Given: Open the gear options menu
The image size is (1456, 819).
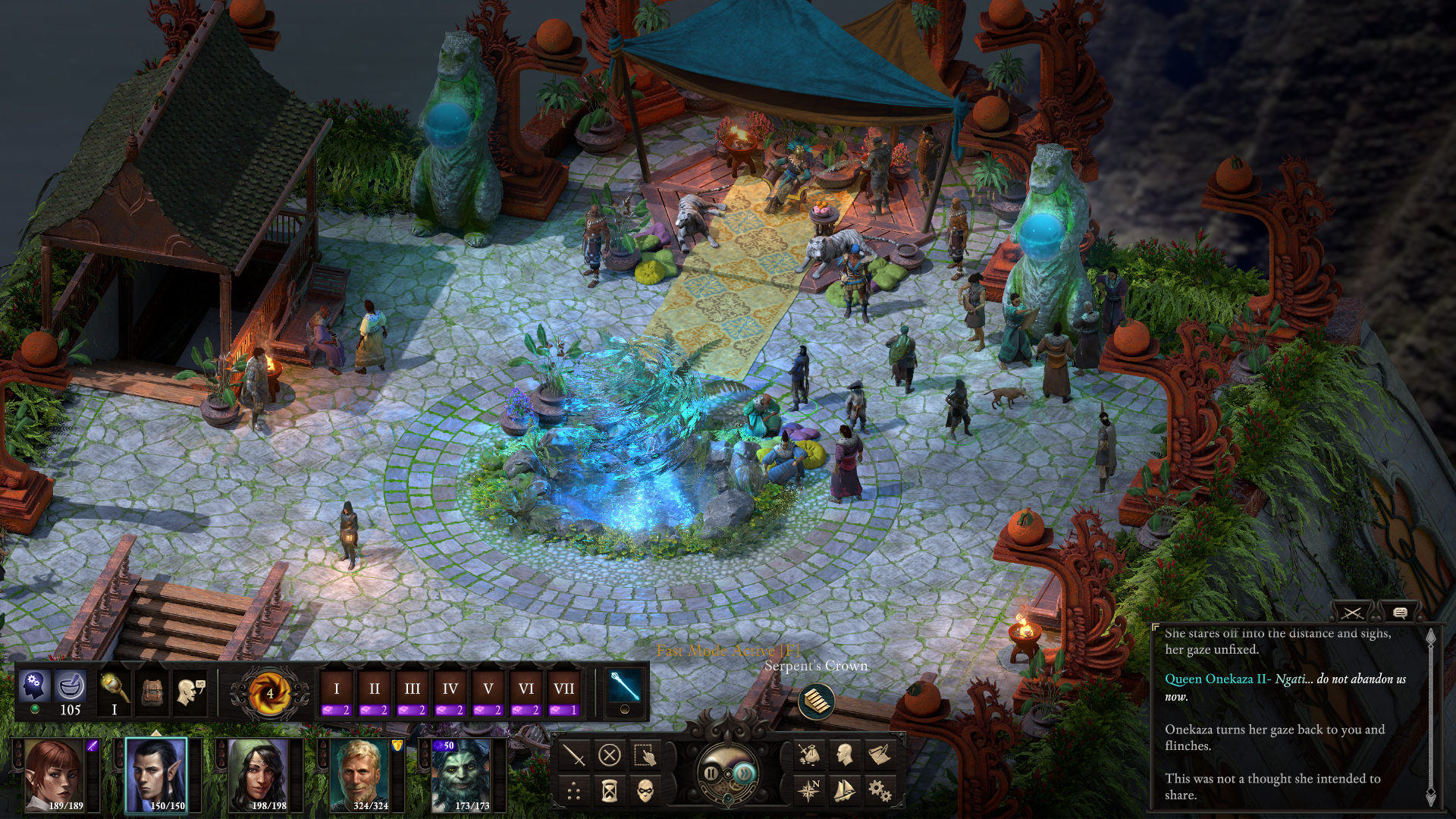Looking at the screenshot, I should (879, 792).
